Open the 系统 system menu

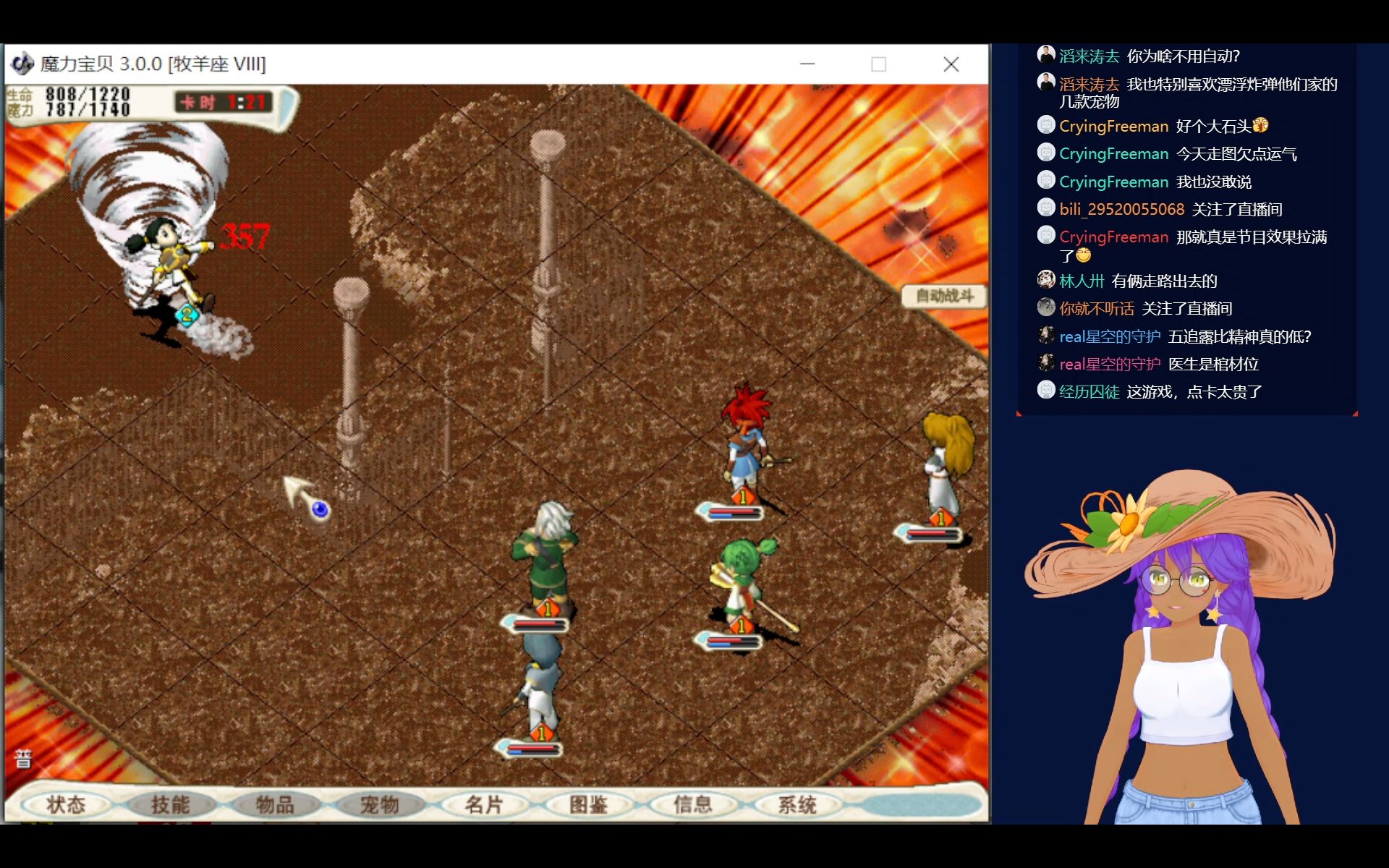tap(797, 804)
